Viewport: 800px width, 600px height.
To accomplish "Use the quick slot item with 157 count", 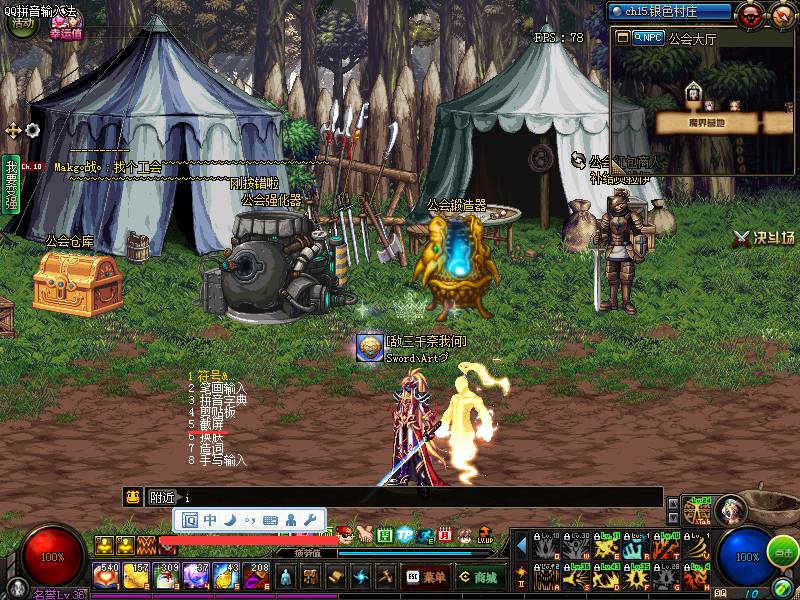I will tap(136, 577).
